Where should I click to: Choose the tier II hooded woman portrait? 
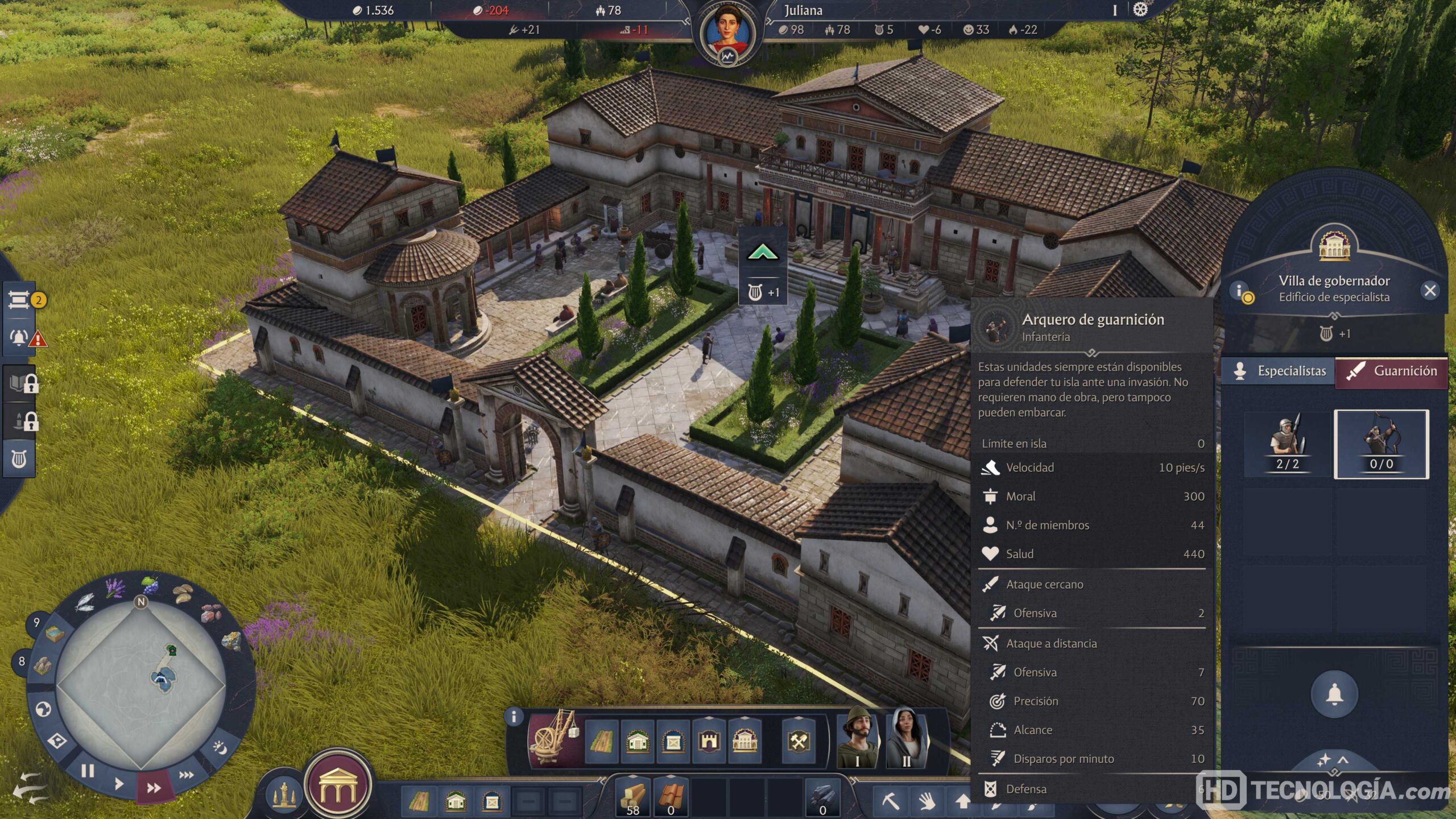(906, 738)
